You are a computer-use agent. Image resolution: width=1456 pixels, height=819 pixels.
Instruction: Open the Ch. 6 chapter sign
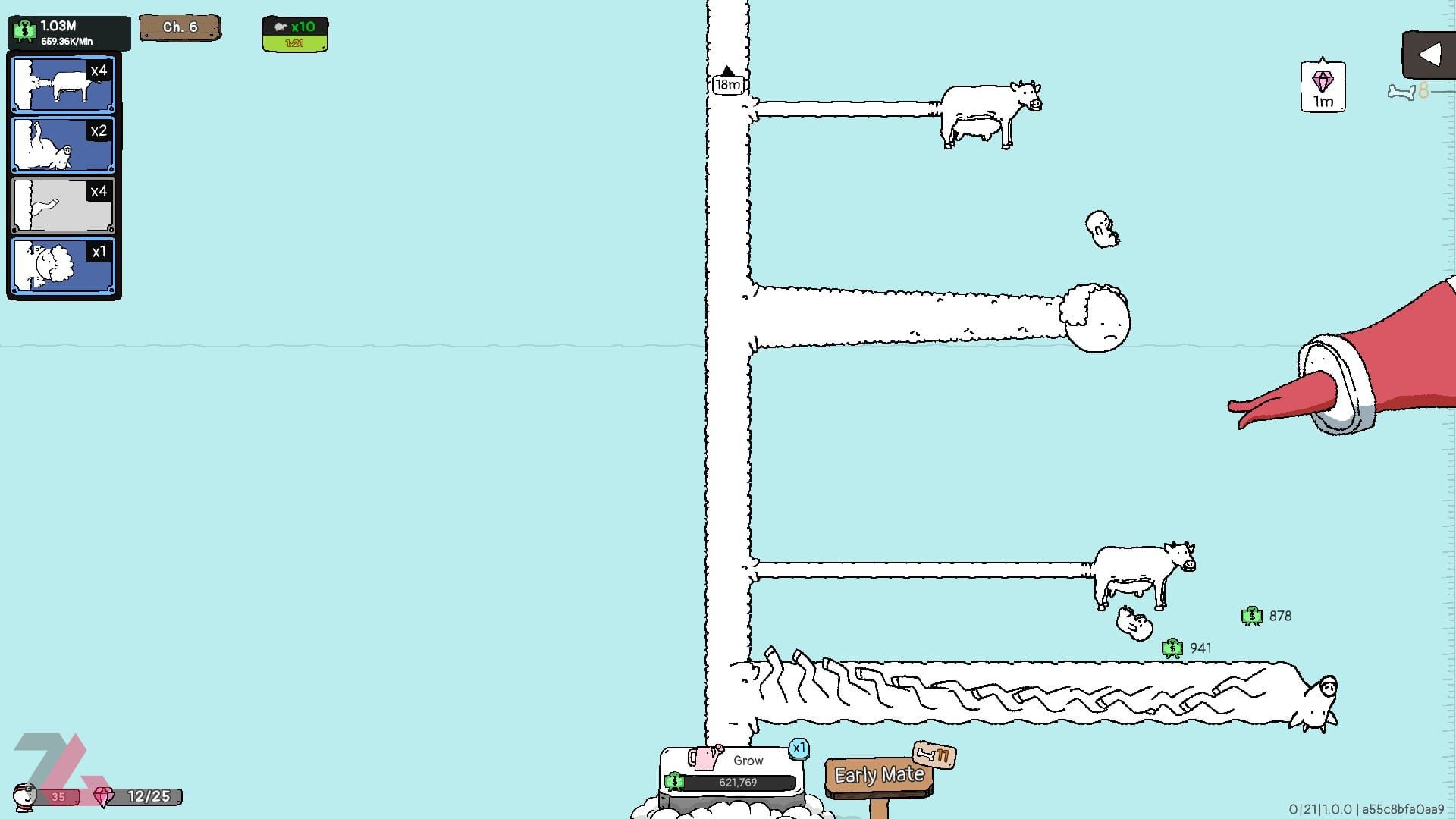pyautogui.click(x=180, y=27)
